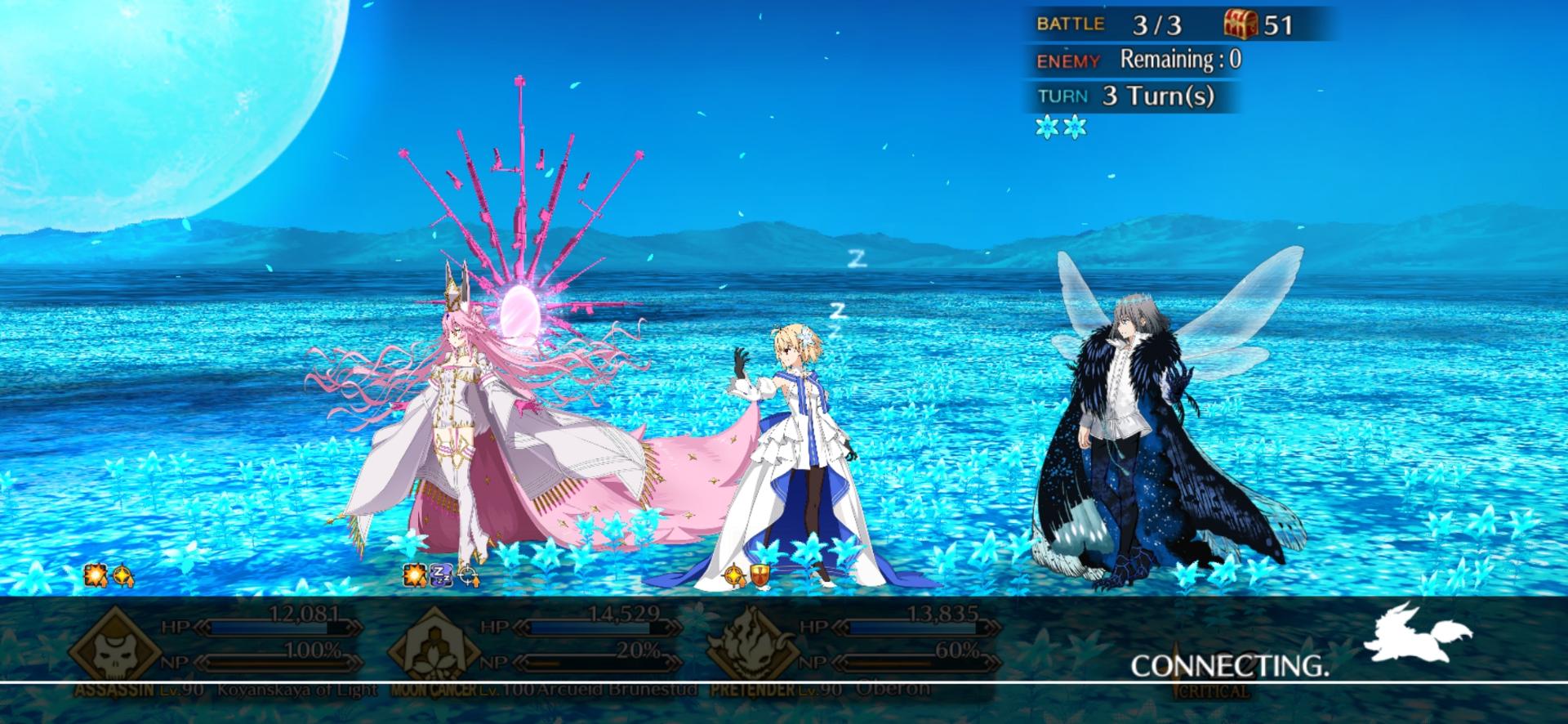Inspect the flower field buff icons under Turn
The height and width of the screenshot is (724, 1568).
coord(1061,127)
